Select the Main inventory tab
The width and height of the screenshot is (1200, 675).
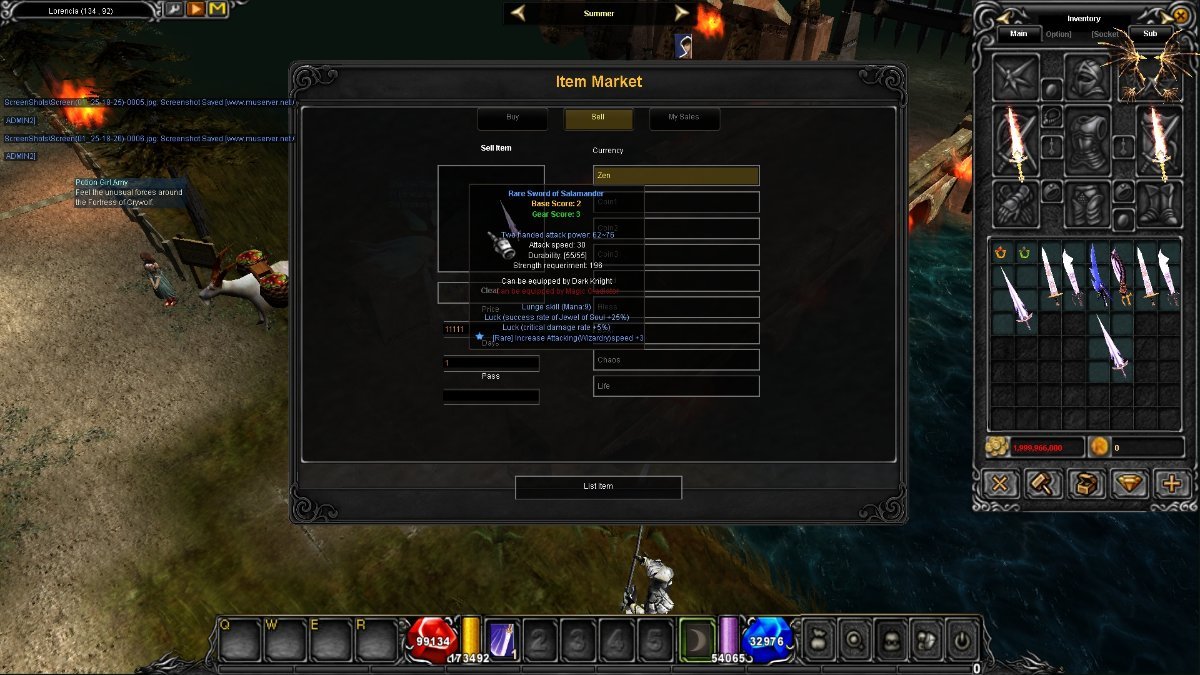1019,33
